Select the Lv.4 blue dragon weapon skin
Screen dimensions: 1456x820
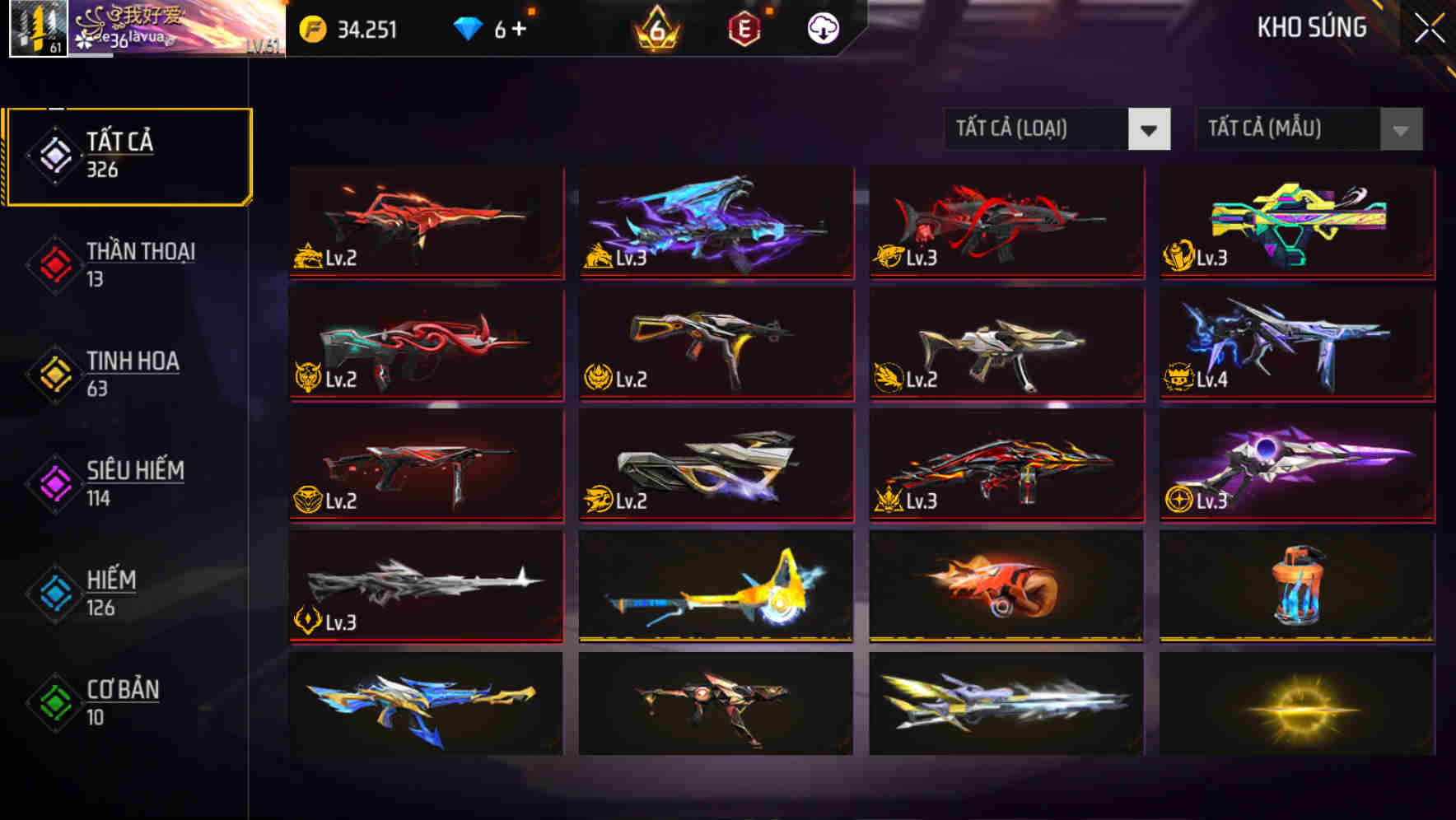[1296, 344]
